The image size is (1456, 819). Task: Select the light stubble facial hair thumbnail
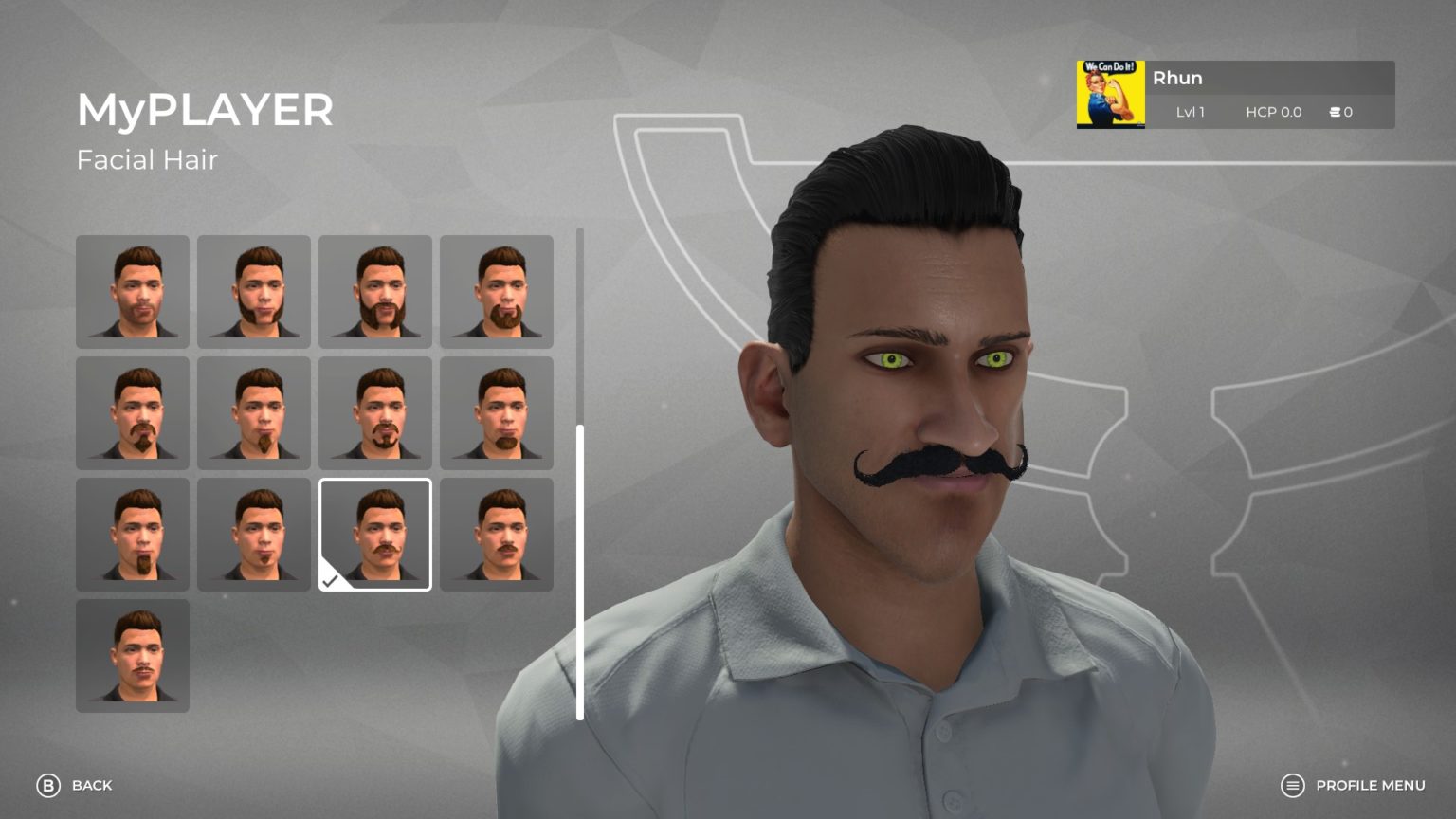tap(133, 292)
